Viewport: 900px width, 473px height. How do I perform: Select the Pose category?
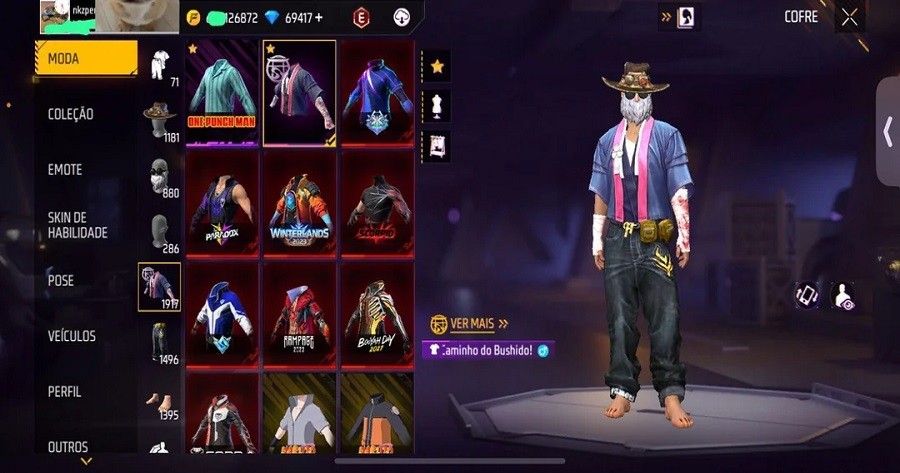pos(62,281)
